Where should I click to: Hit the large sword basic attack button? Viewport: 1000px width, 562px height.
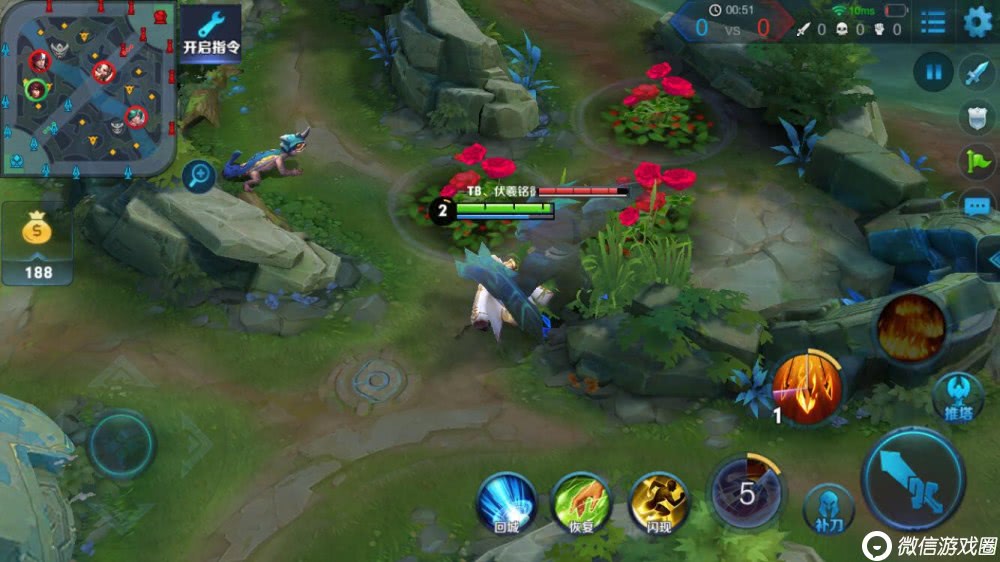point(913,480)
